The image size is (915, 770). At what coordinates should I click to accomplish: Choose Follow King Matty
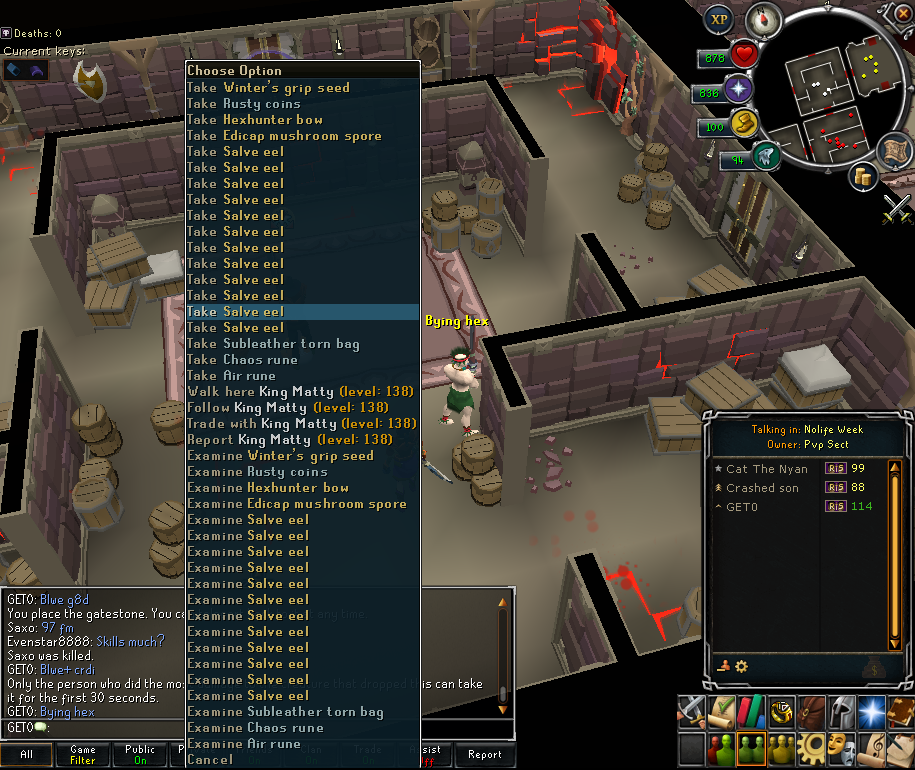click(288, 408)
